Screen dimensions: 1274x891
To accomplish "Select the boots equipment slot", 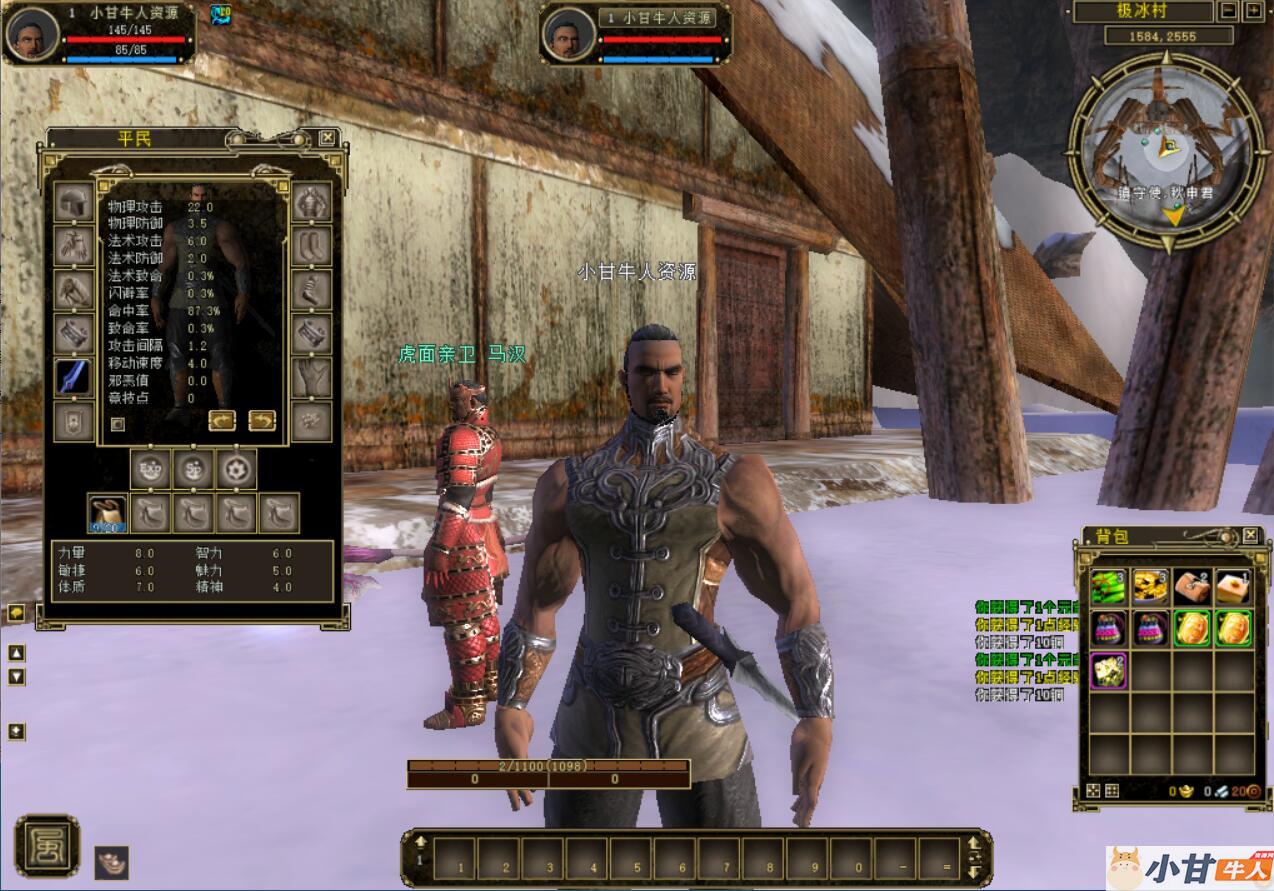I will click(311, 246).
